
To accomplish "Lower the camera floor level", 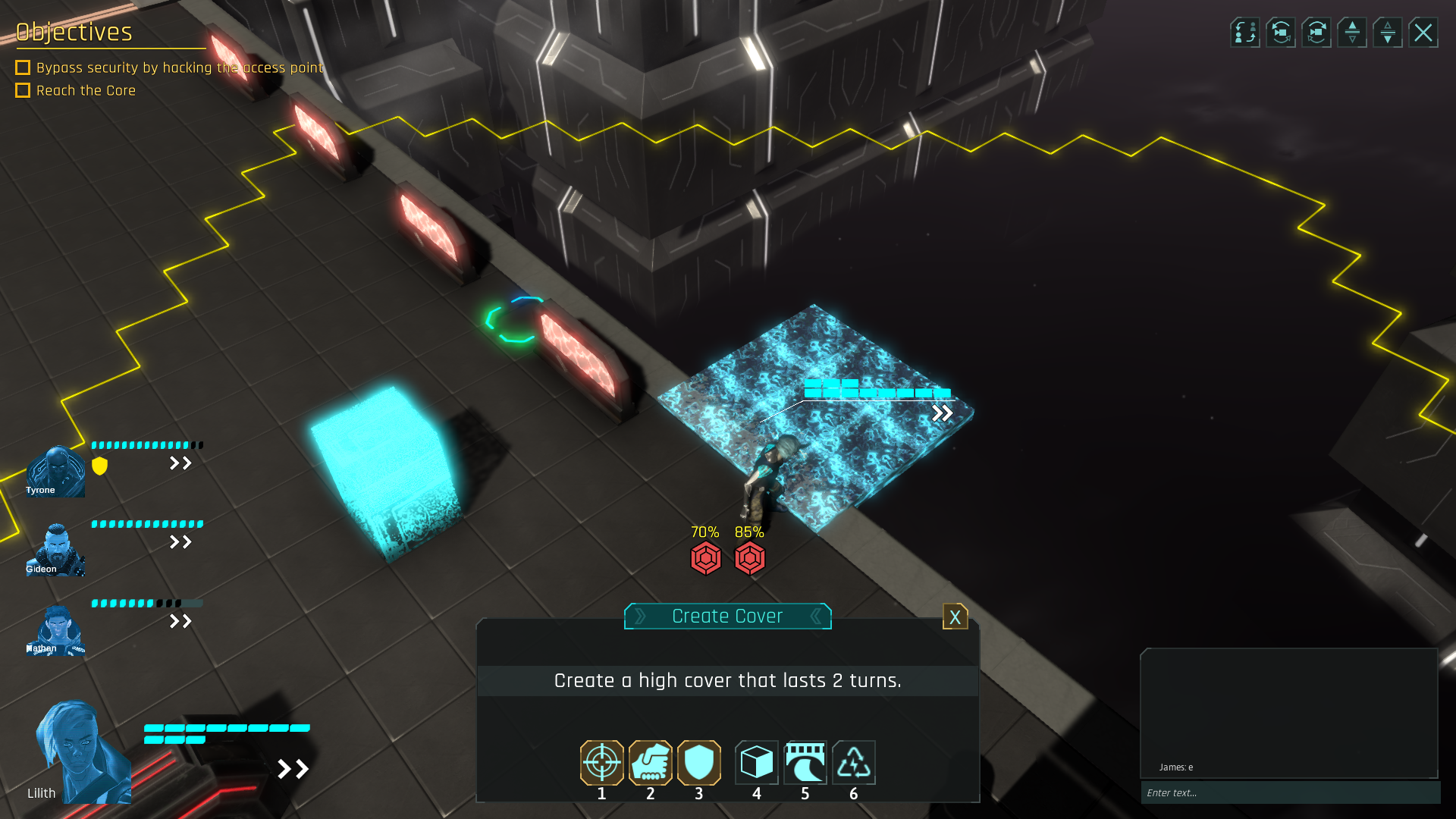I will point(1388,33).
